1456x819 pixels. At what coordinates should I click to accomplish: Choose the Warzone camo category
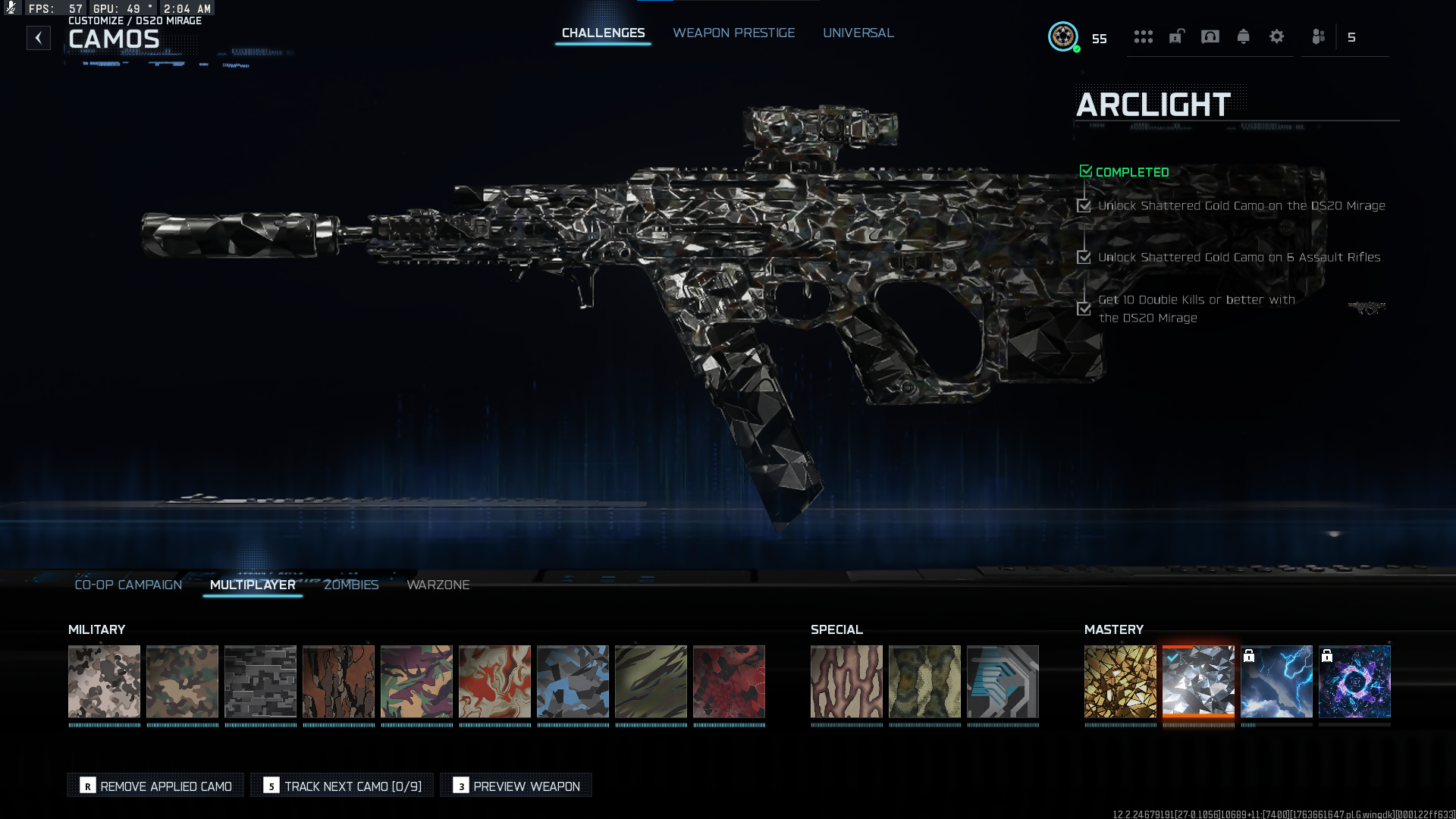pyautogui.click(x=438, y=585)
